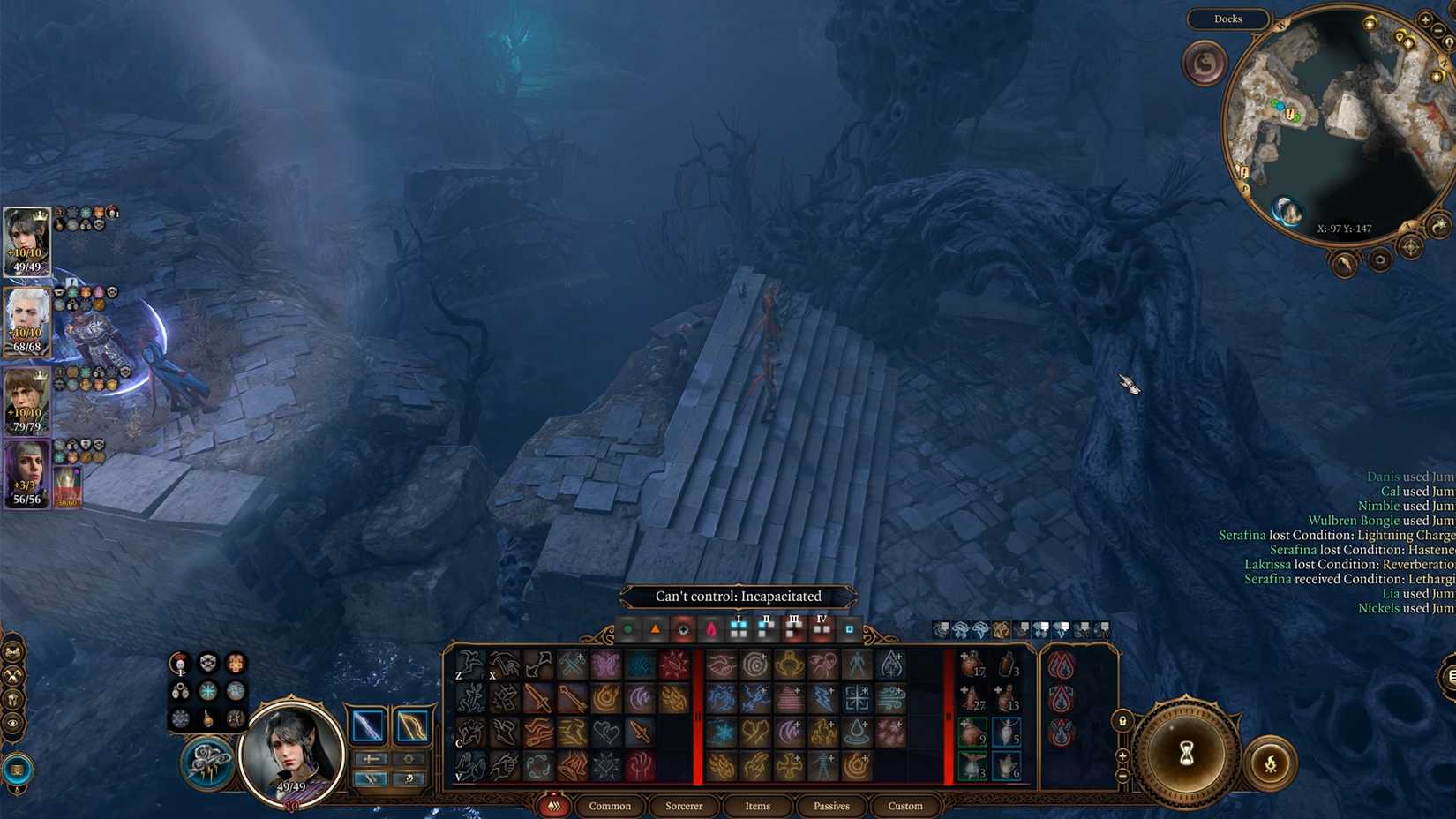
Task: Click the camp supplies pack icon bottom left
Action: tap(17, 768)
